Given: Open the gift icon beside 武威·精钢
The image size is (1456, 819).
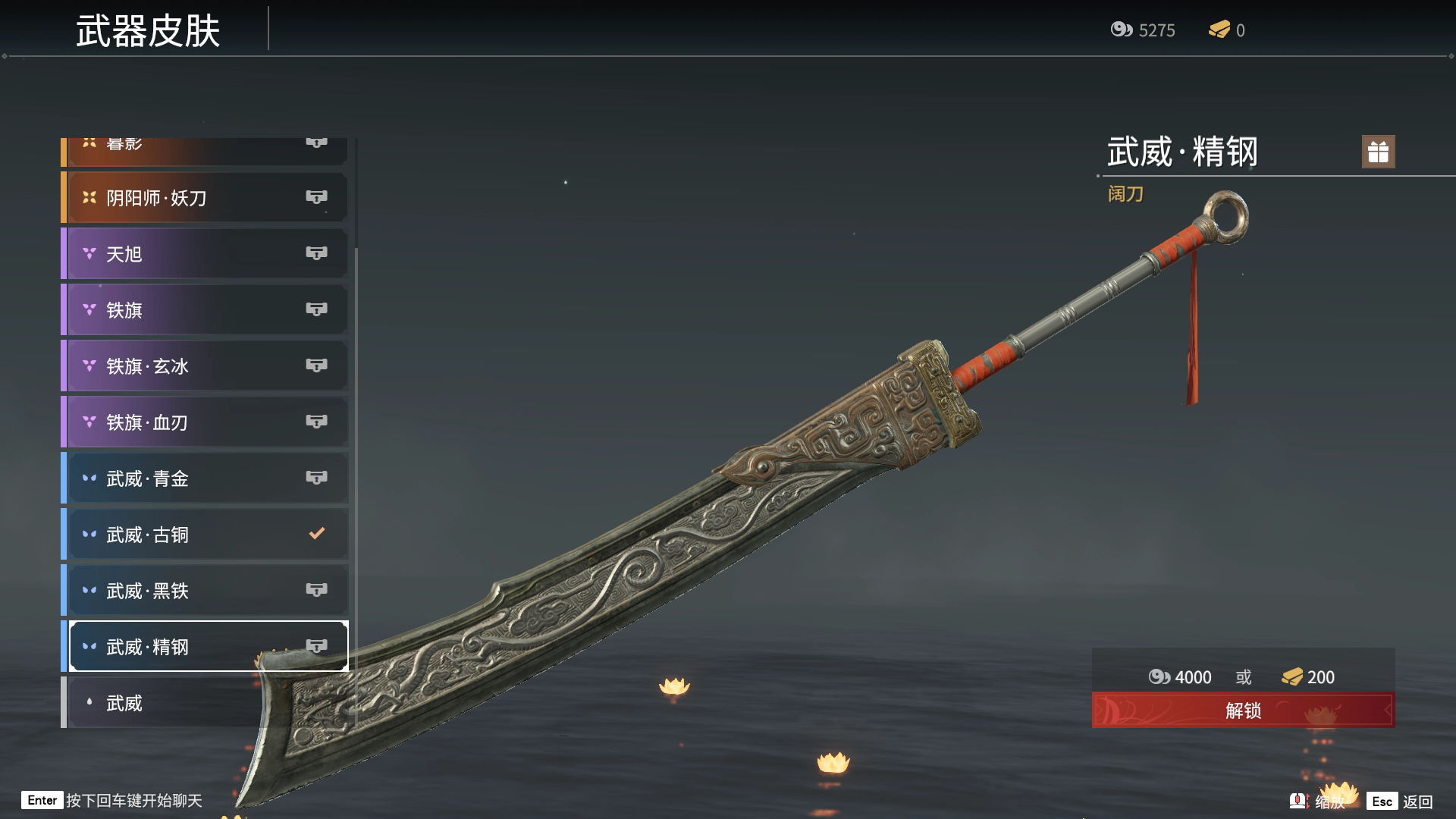Looking at the screenshot, I should pos(1378,152).
